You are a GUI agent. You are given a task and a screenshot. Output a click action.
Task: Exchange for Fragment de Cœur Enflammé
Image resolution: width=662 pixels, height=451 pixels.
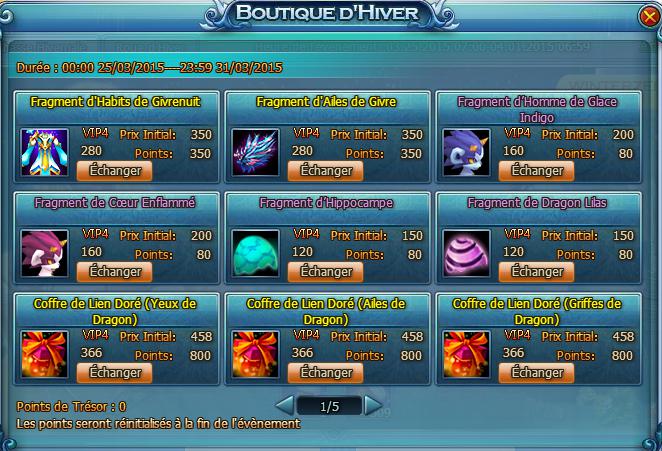click(115, 271)
